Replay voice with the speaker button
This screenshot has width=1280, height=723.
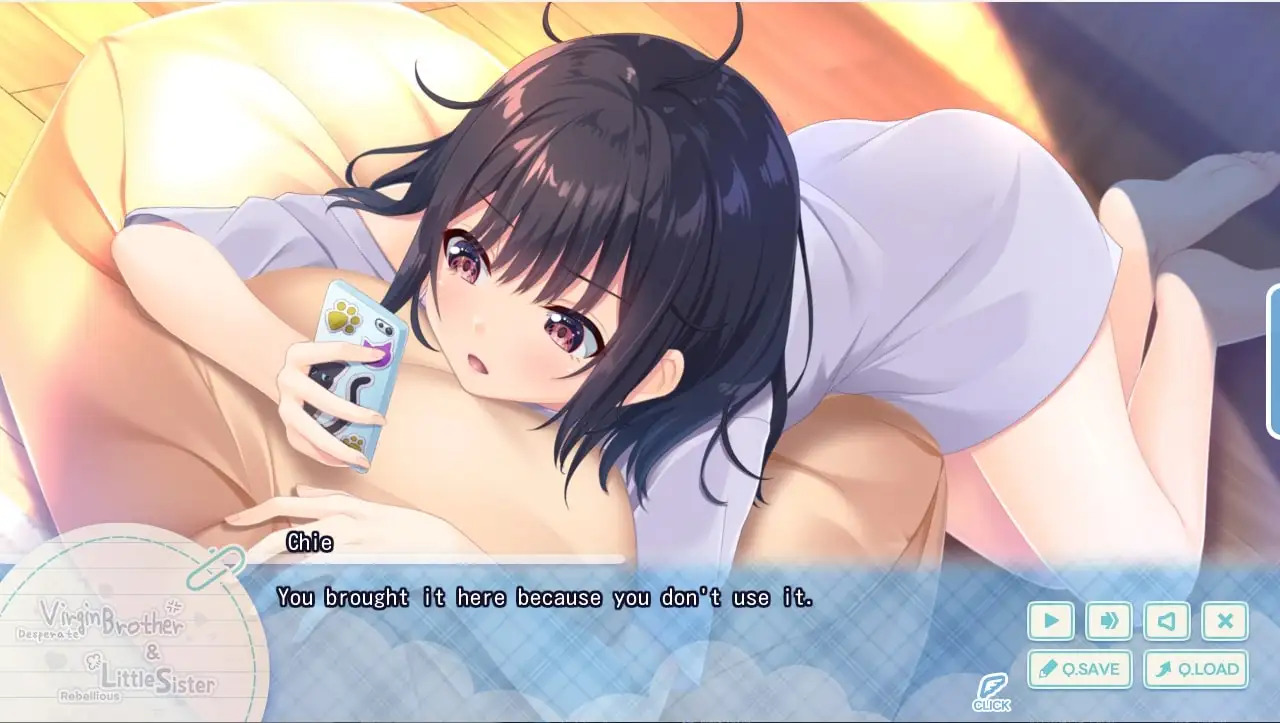1166,621
